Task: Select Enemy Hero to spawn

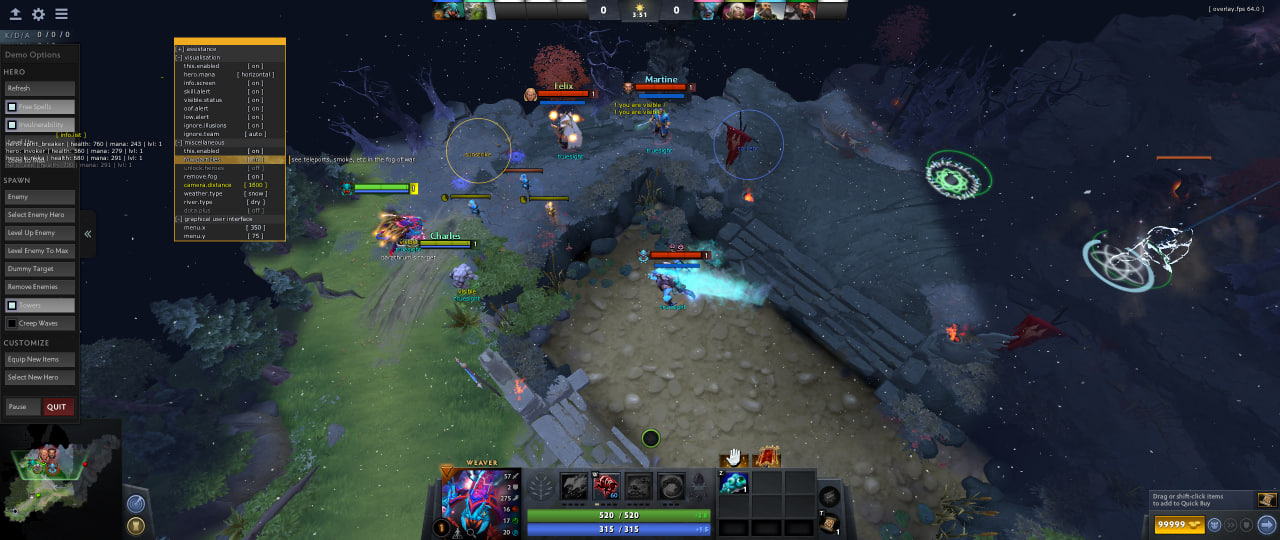Action: (40, 215)
